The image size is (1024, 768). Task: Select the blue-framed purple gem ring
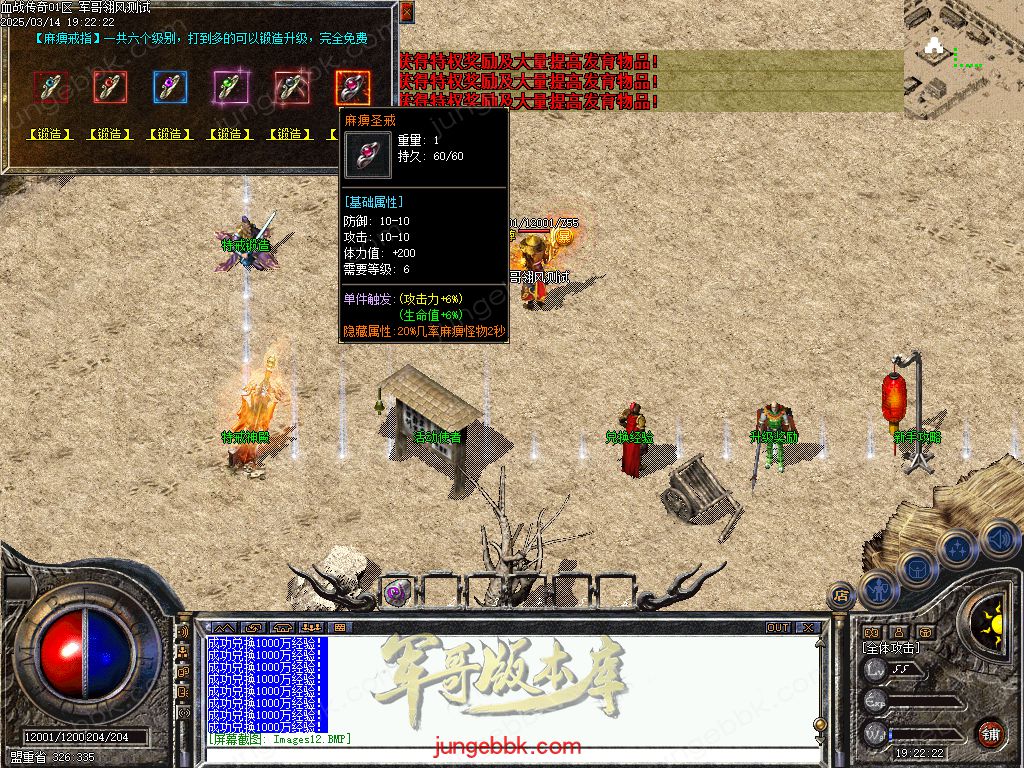point(170,87)
